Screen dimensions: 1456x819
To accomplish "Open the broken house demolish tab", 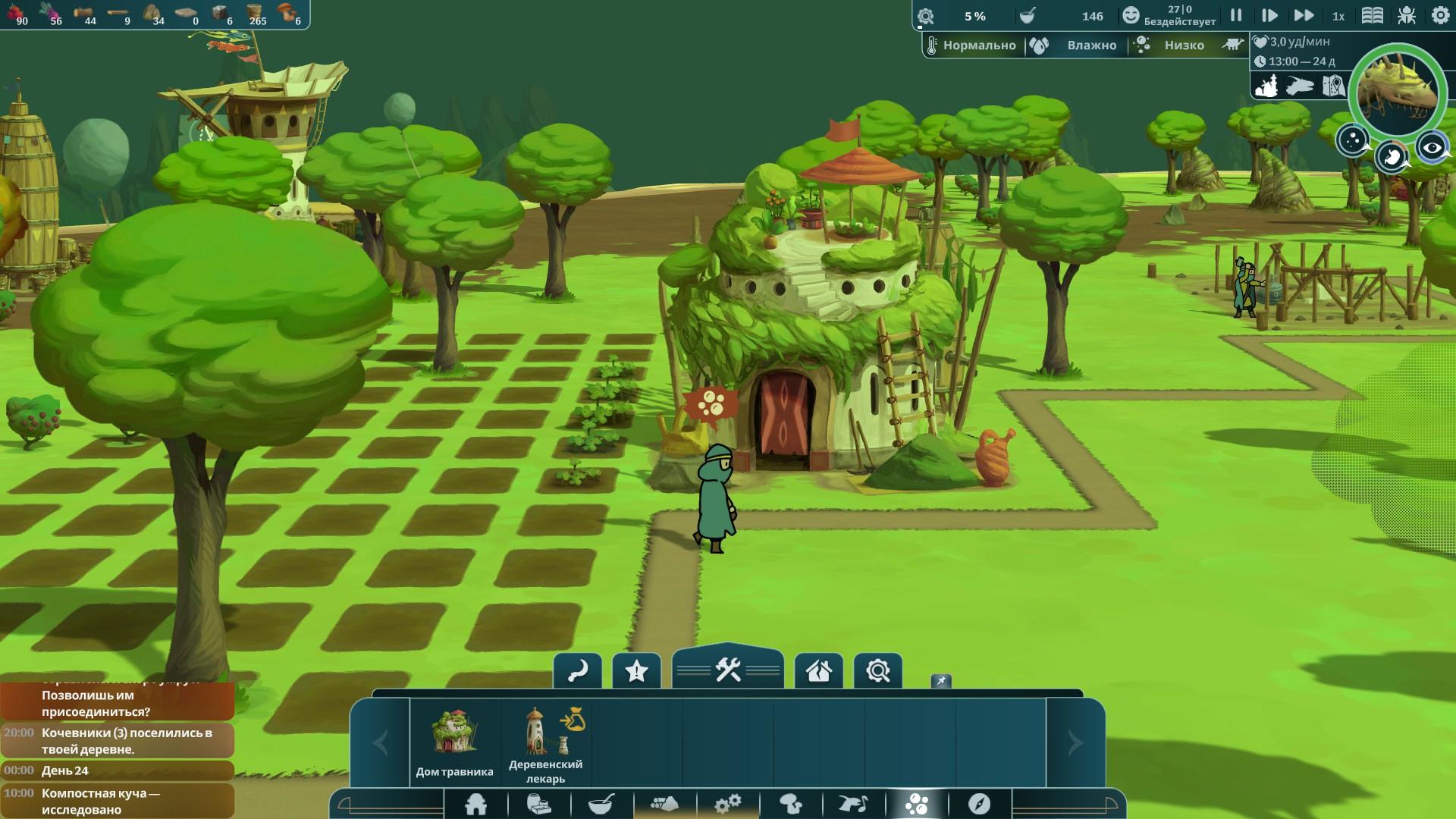I will [x=819, y=670].
